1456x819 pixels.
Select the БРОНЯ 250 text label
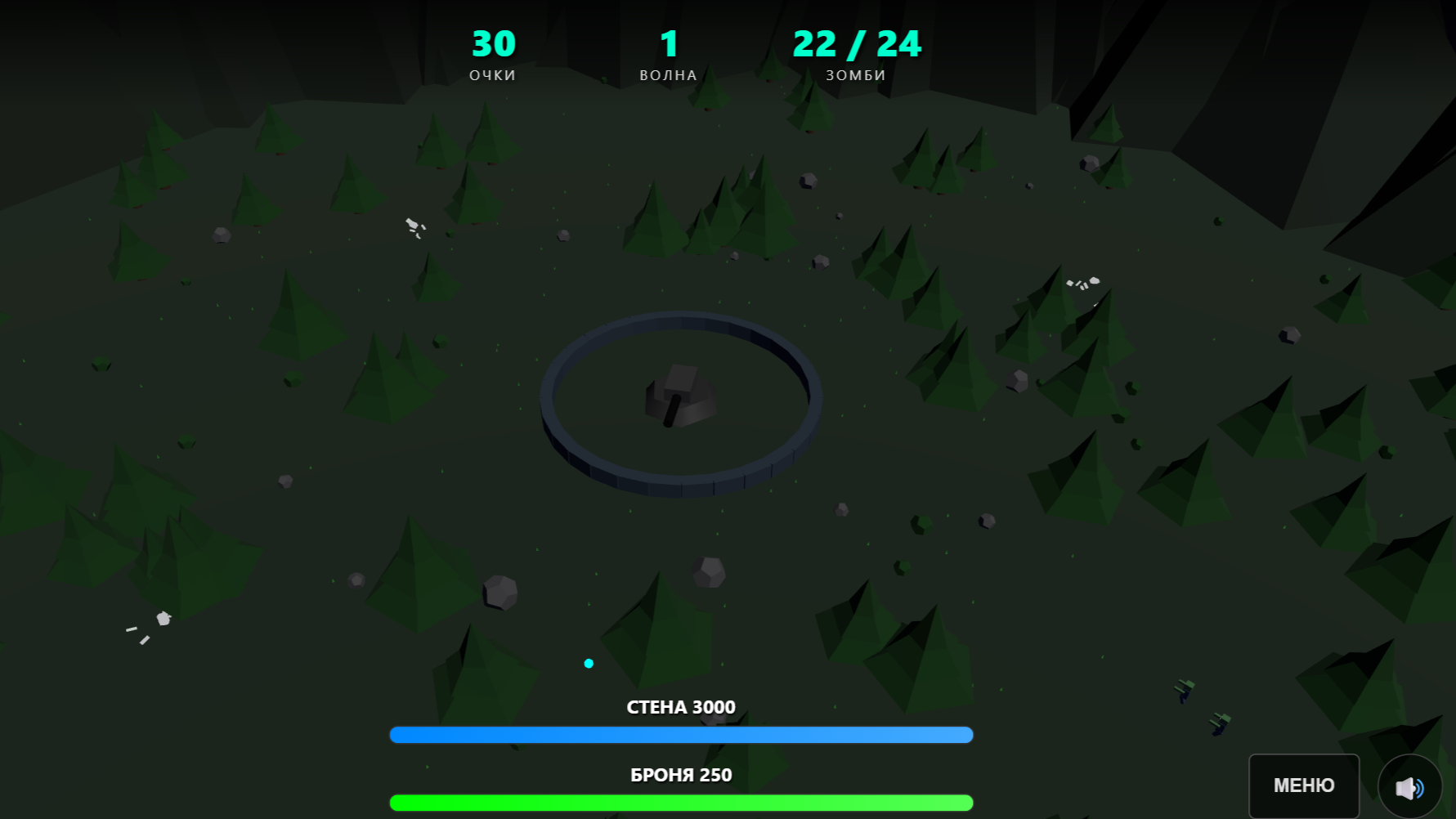tap(681, 774)
